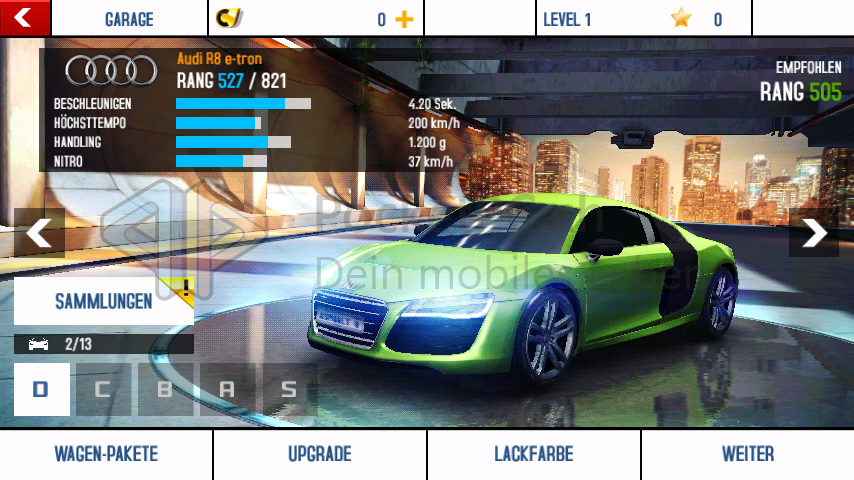Open the Sammlungen collections panel
The height and width of the screenshot is (480, 854).
click(x=104, y=301)
